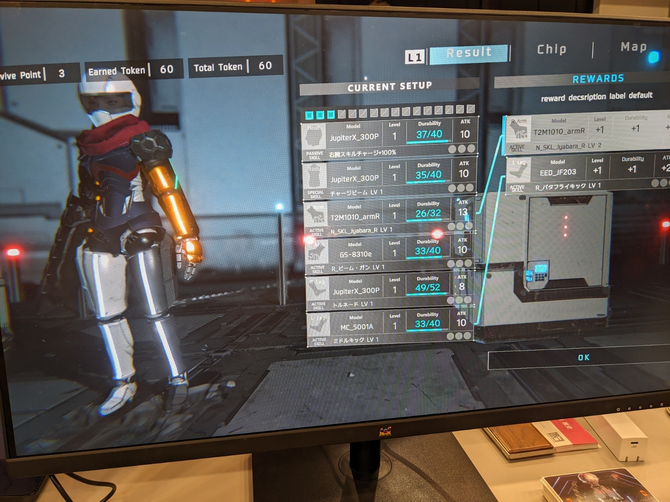This screenshot has width=670, height=502.
Task: Select the JupiterX_300P row with 37/40 durability
Action: pyautogui.click(x=390, y=134)
